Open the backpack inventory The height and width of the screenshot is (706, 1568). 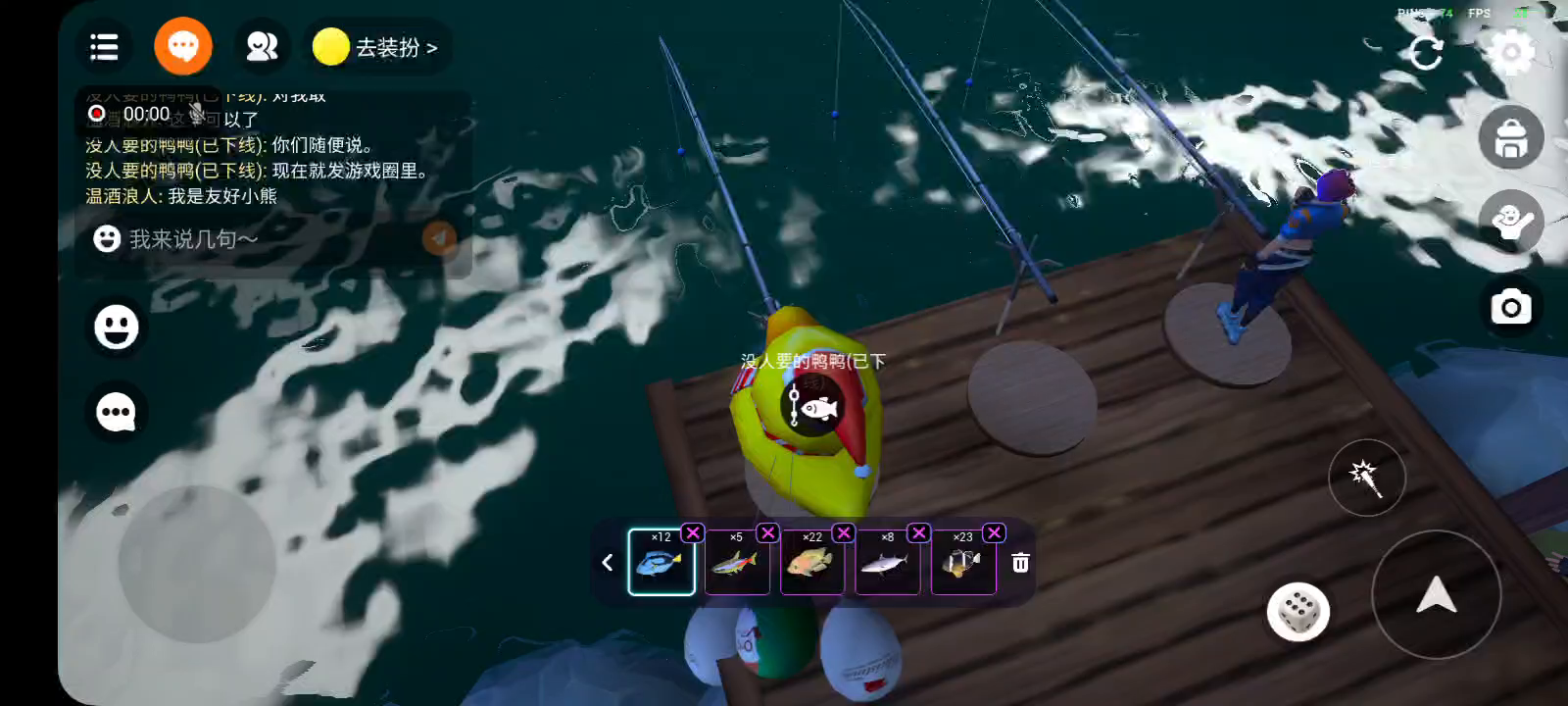pos(1510,138)
